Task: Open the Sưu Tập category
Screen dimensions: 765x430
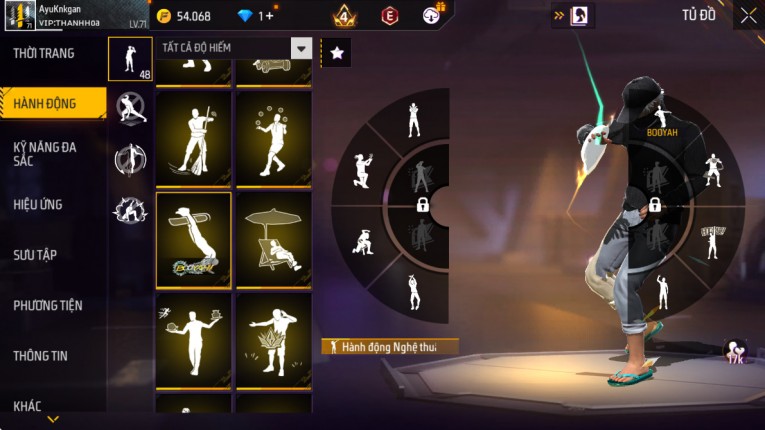Action: (35, 255)
